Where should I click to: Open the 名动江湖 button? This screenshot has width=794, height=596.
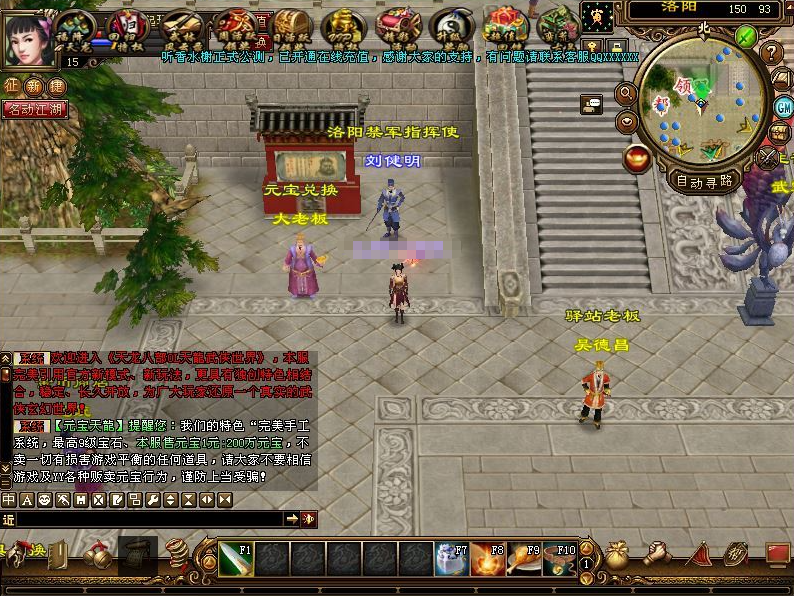tap(35, 109)
